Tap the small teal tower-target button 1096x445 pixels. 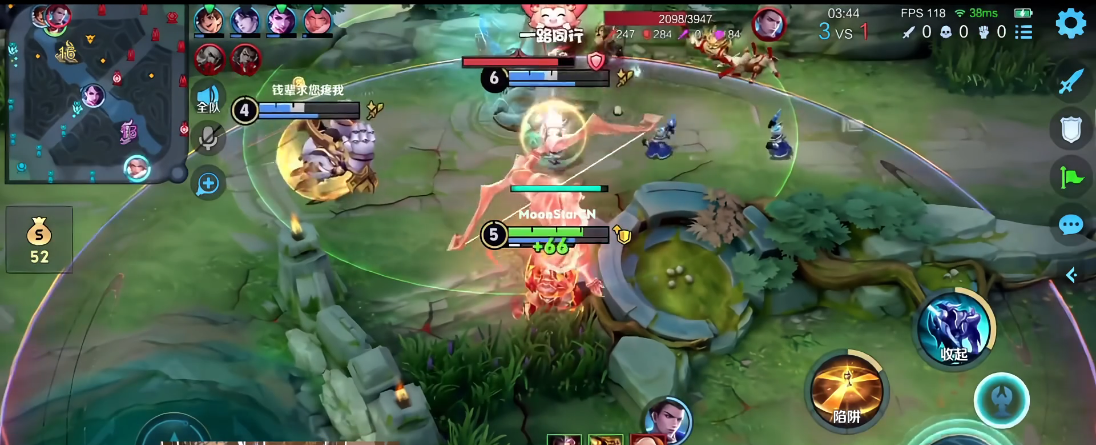(x=1001, y=398)
